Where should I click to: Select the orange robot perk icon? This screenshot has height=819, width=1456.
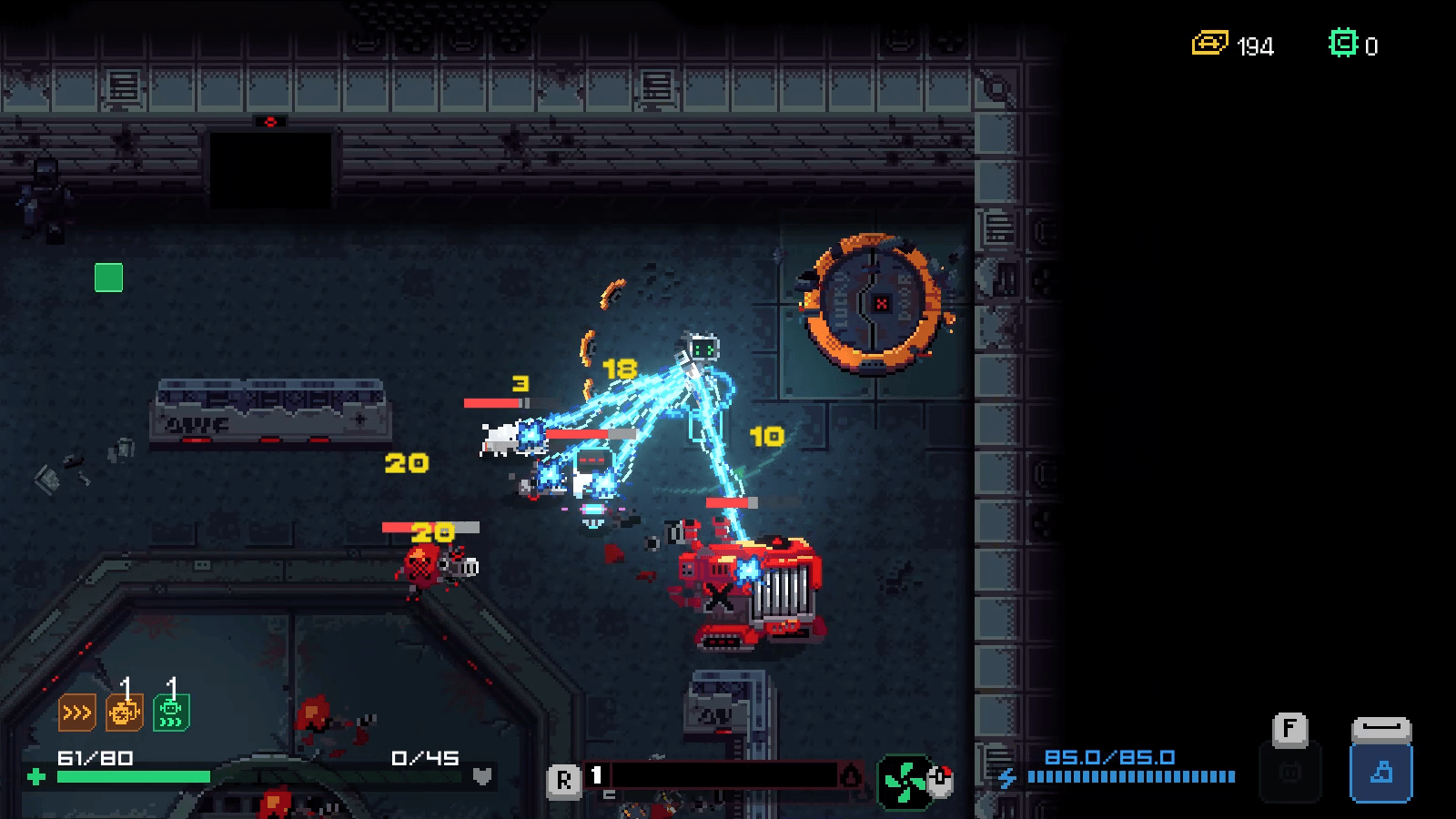pos(124,713)
